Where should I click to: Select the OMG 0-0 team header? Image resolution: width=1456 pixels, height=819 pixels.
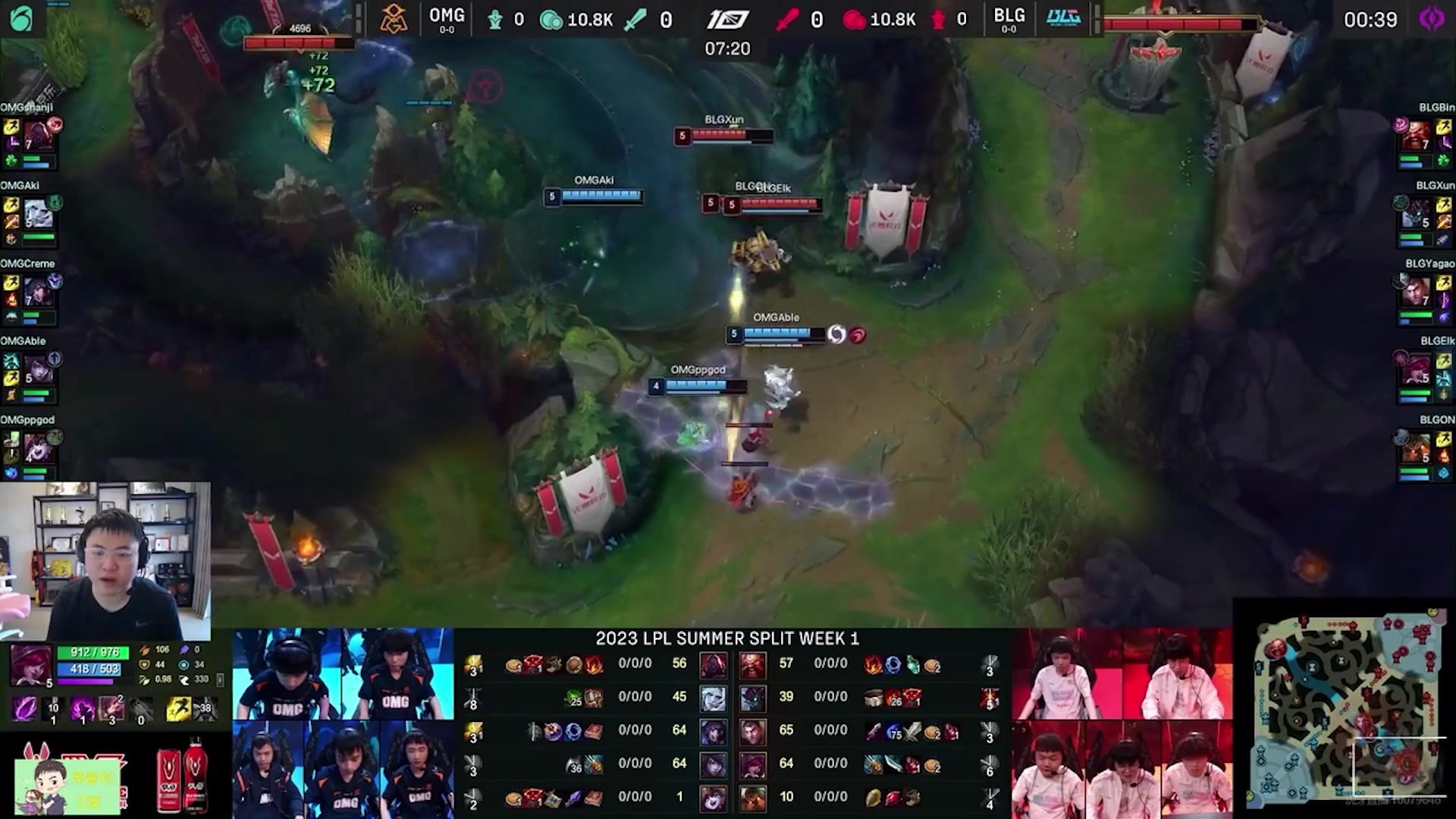point(447,19)
